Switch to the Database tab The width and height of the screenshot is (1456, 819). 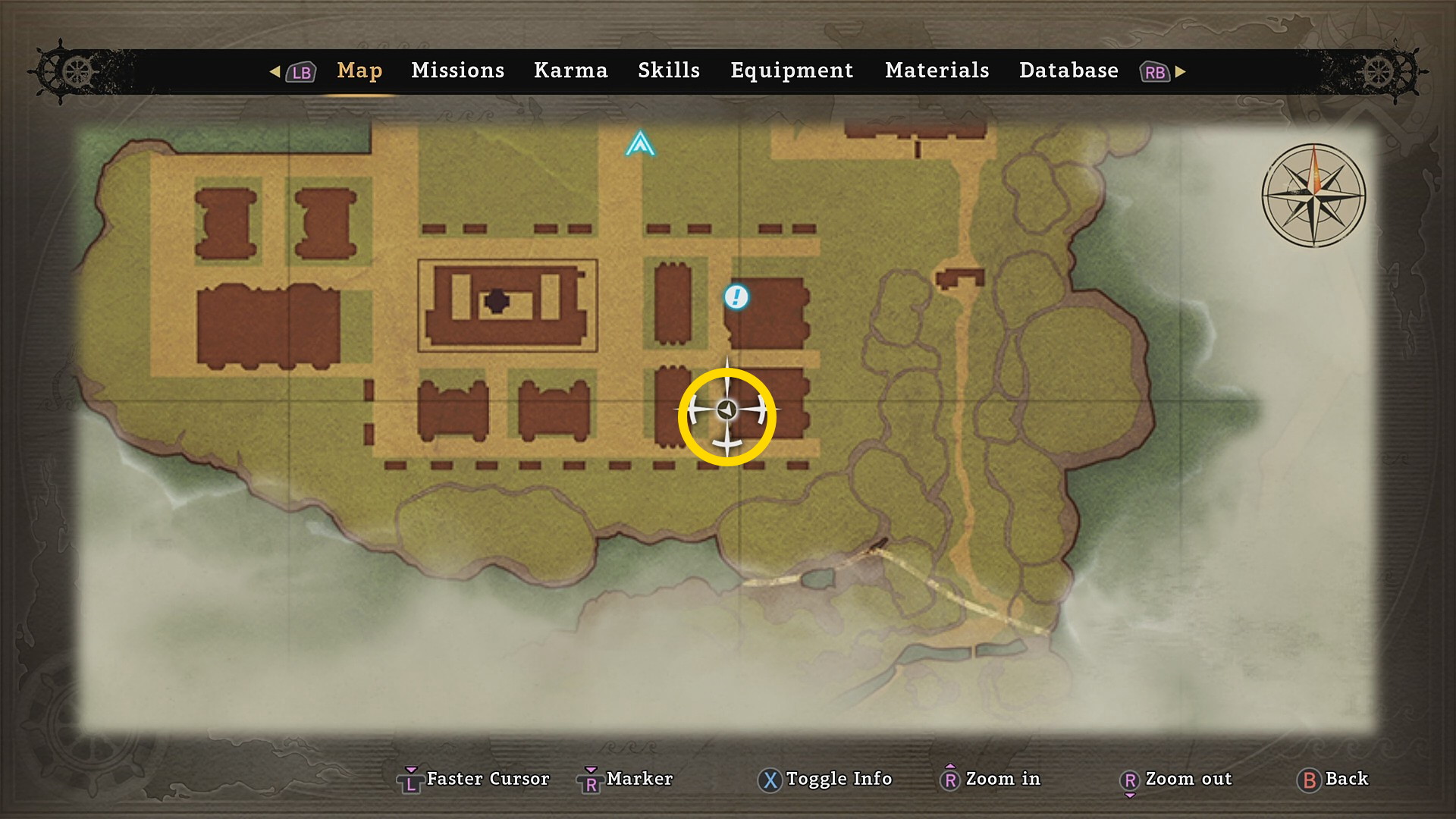click(1068, 71)
